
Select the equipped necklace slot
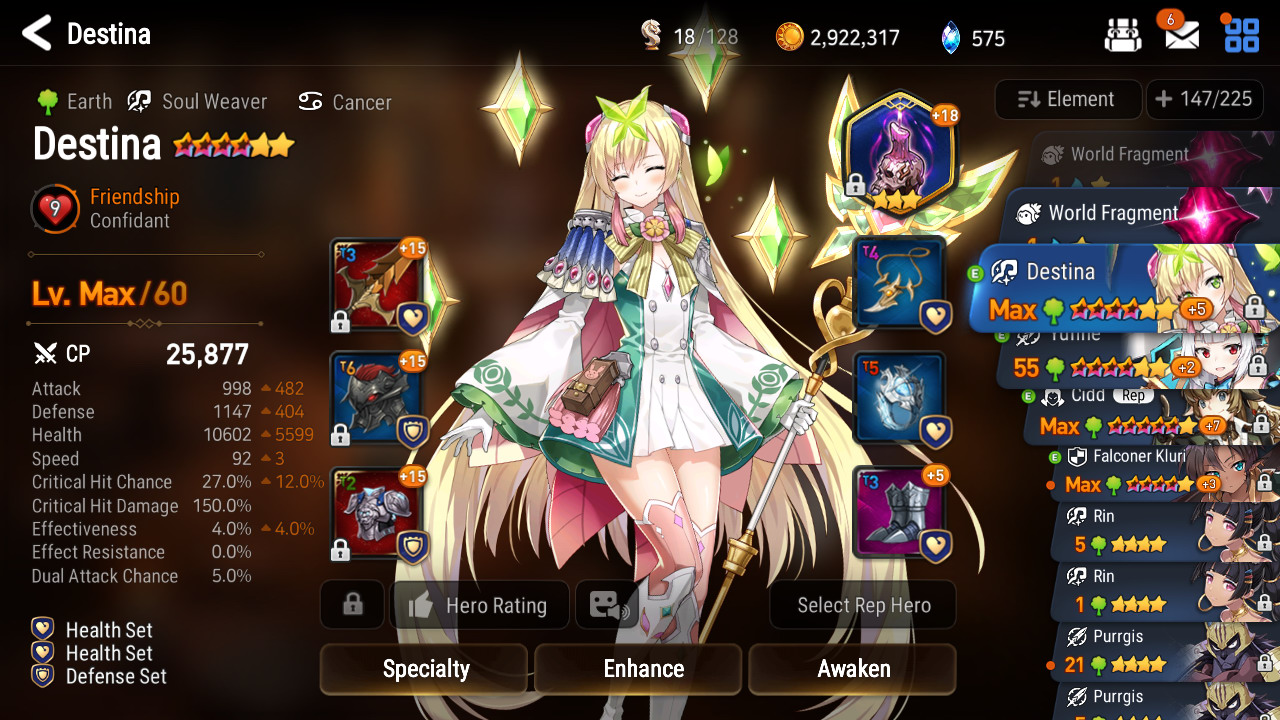pos(900,283)
